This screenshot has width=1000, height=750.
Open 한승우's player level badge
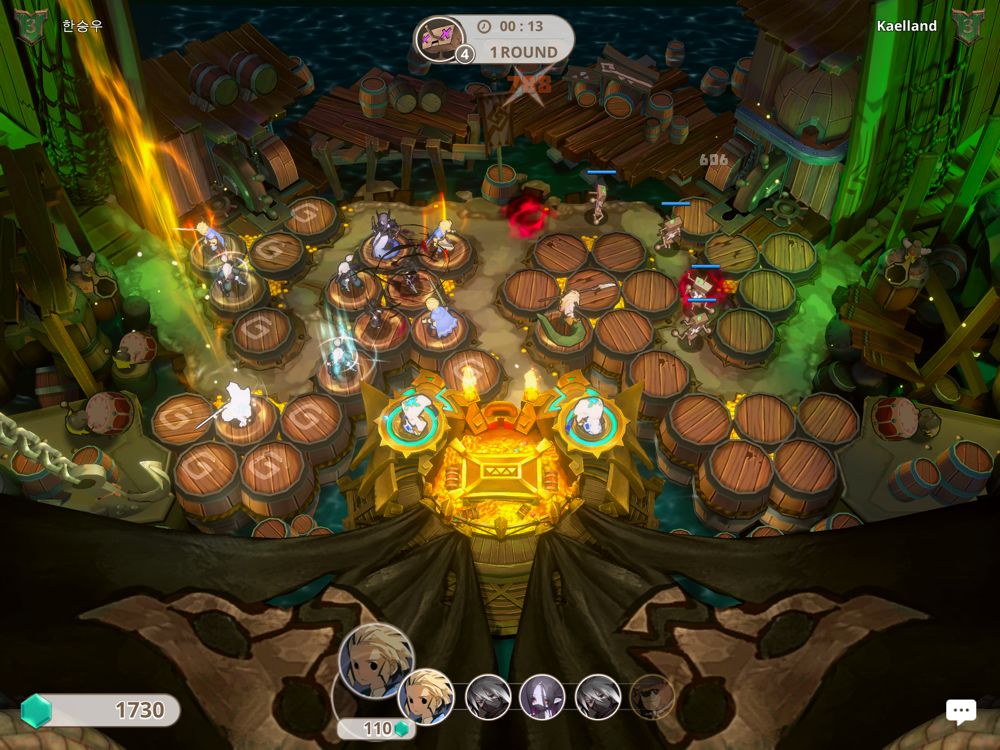31,26
